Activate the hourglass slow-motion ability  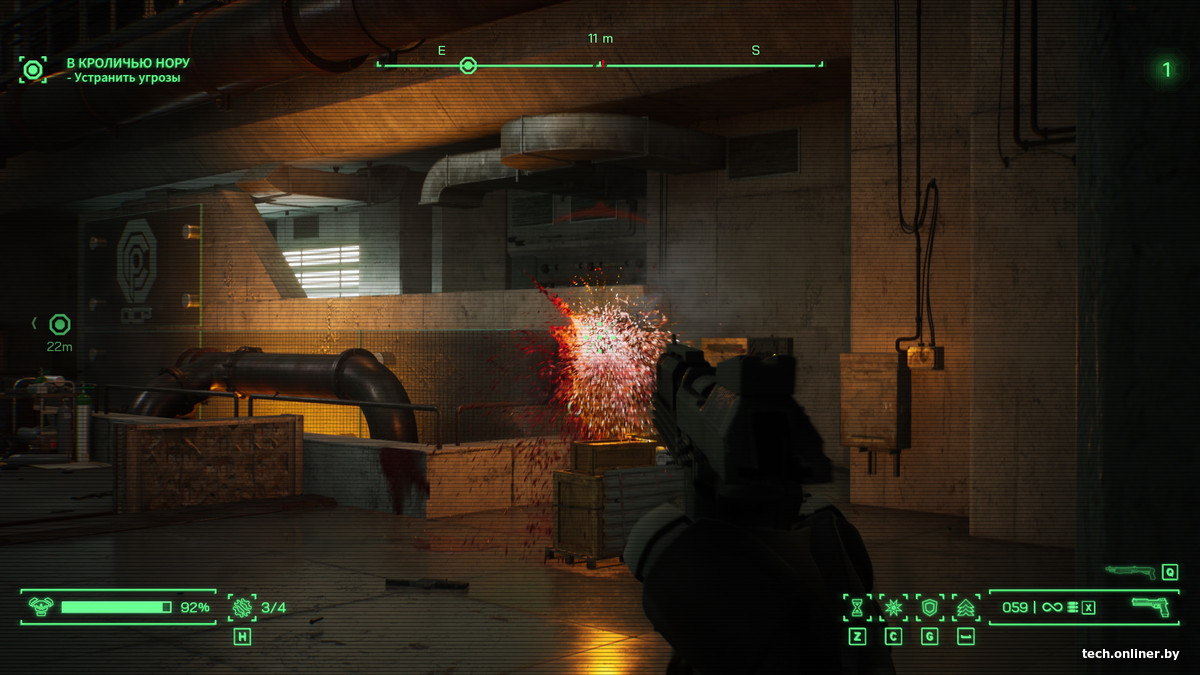coord(857,607)
